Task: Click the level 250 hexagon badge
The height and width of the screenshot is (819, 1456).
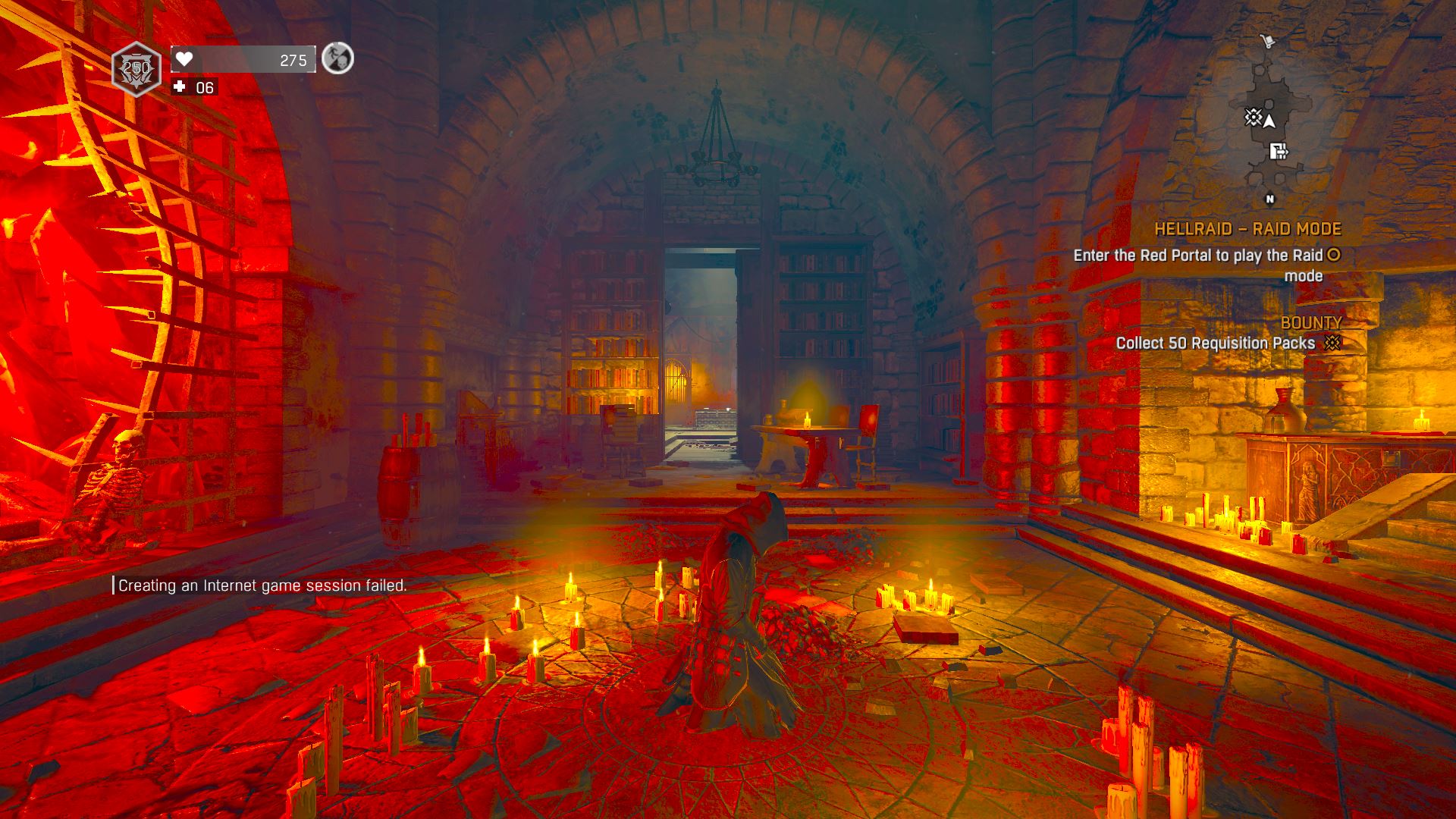Action: 136,71
